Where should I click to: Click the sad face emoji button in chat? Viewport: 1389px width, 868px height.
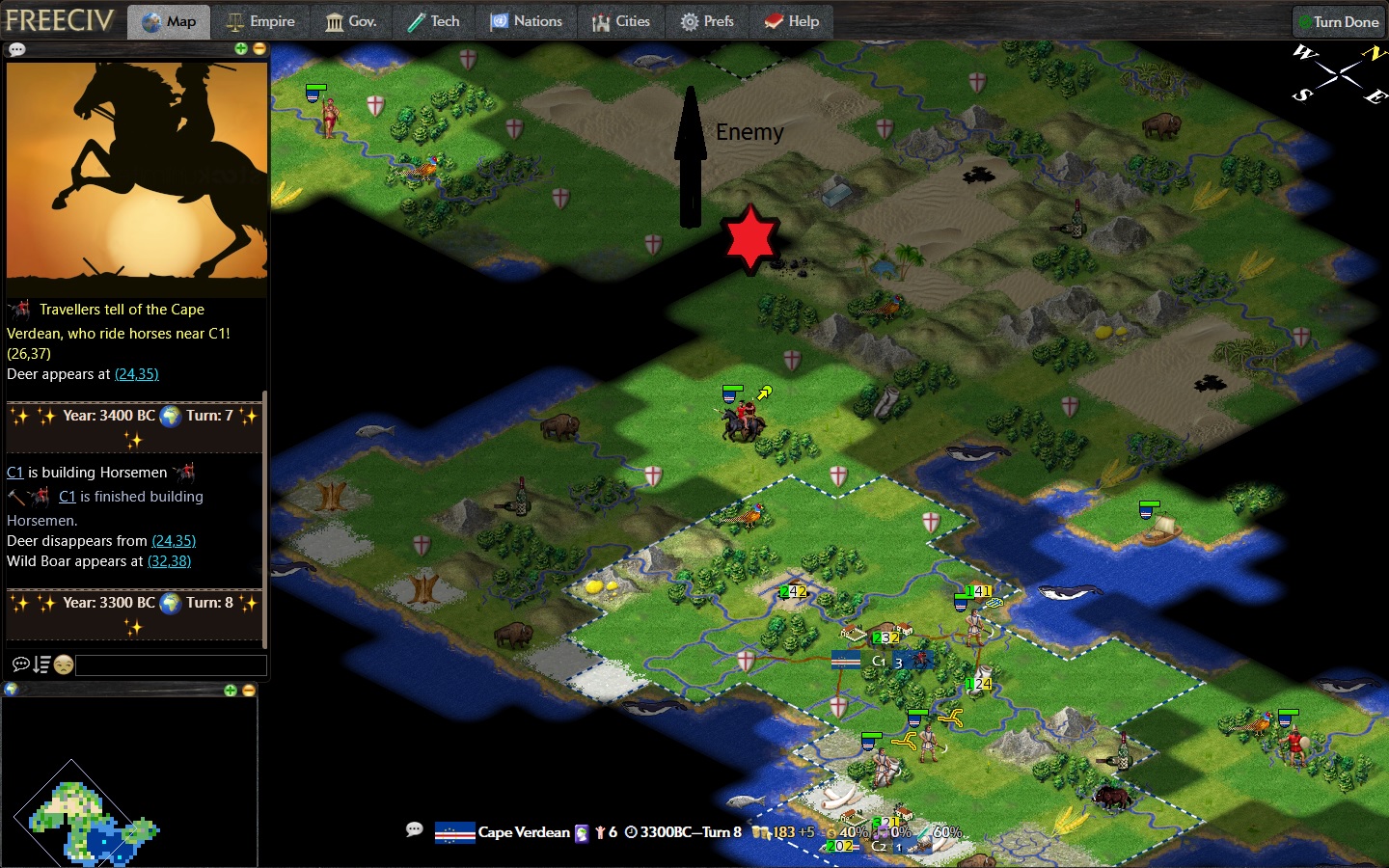click(x=64, y=665)
